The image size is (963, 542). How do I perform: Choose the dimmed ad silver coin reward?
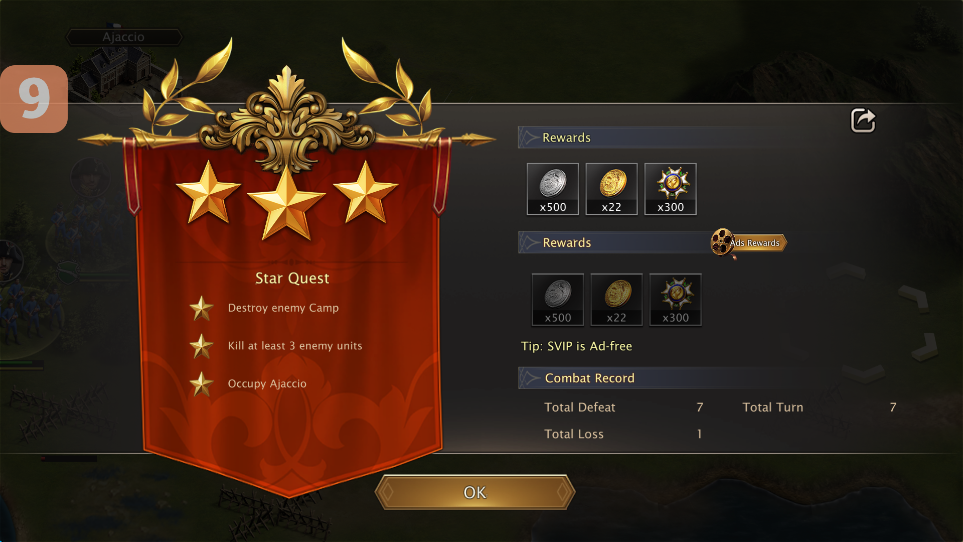click(x=558, y=299)
